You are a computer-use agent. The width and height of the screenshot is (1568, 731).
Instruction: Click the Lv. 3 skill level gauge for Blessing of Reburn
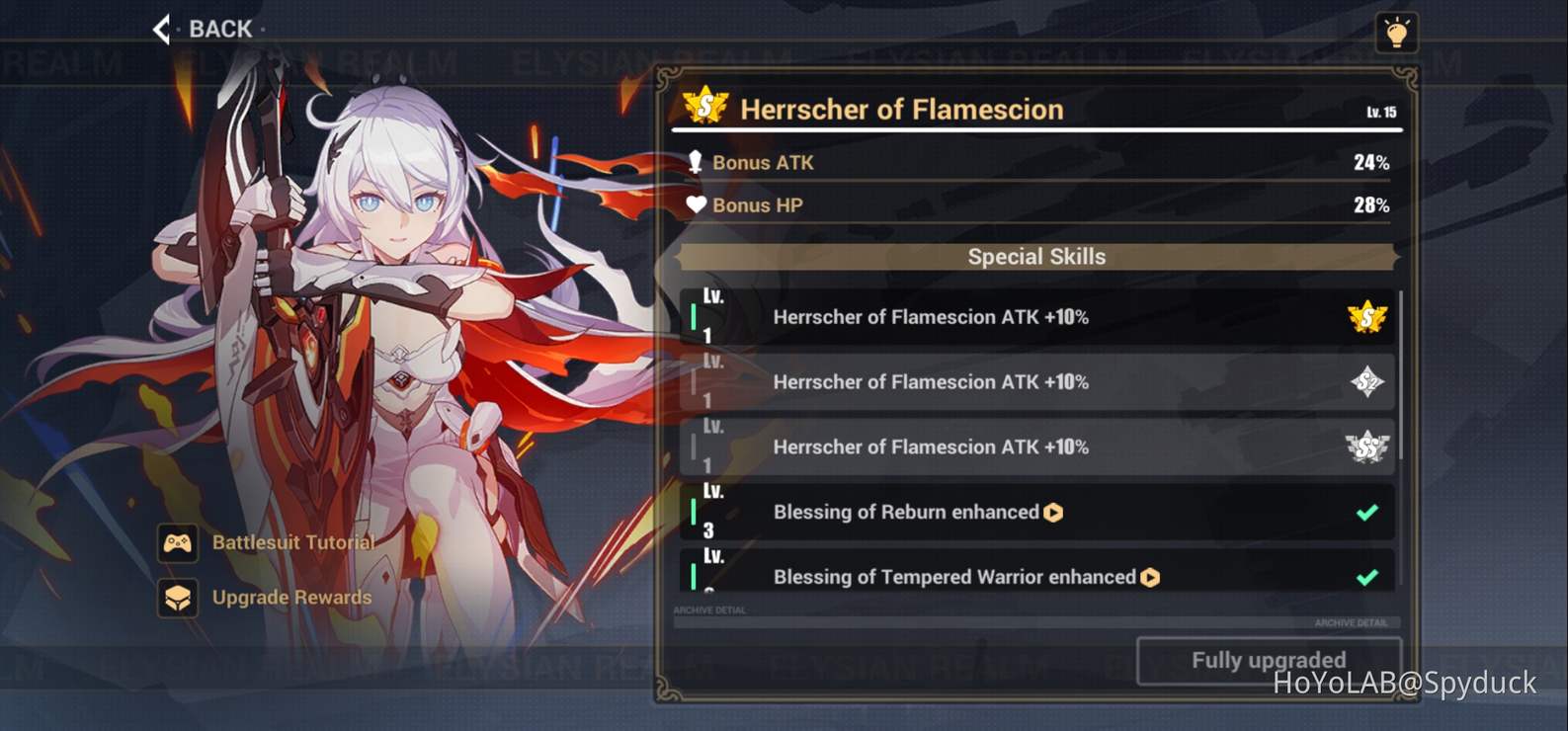point(695,512)
